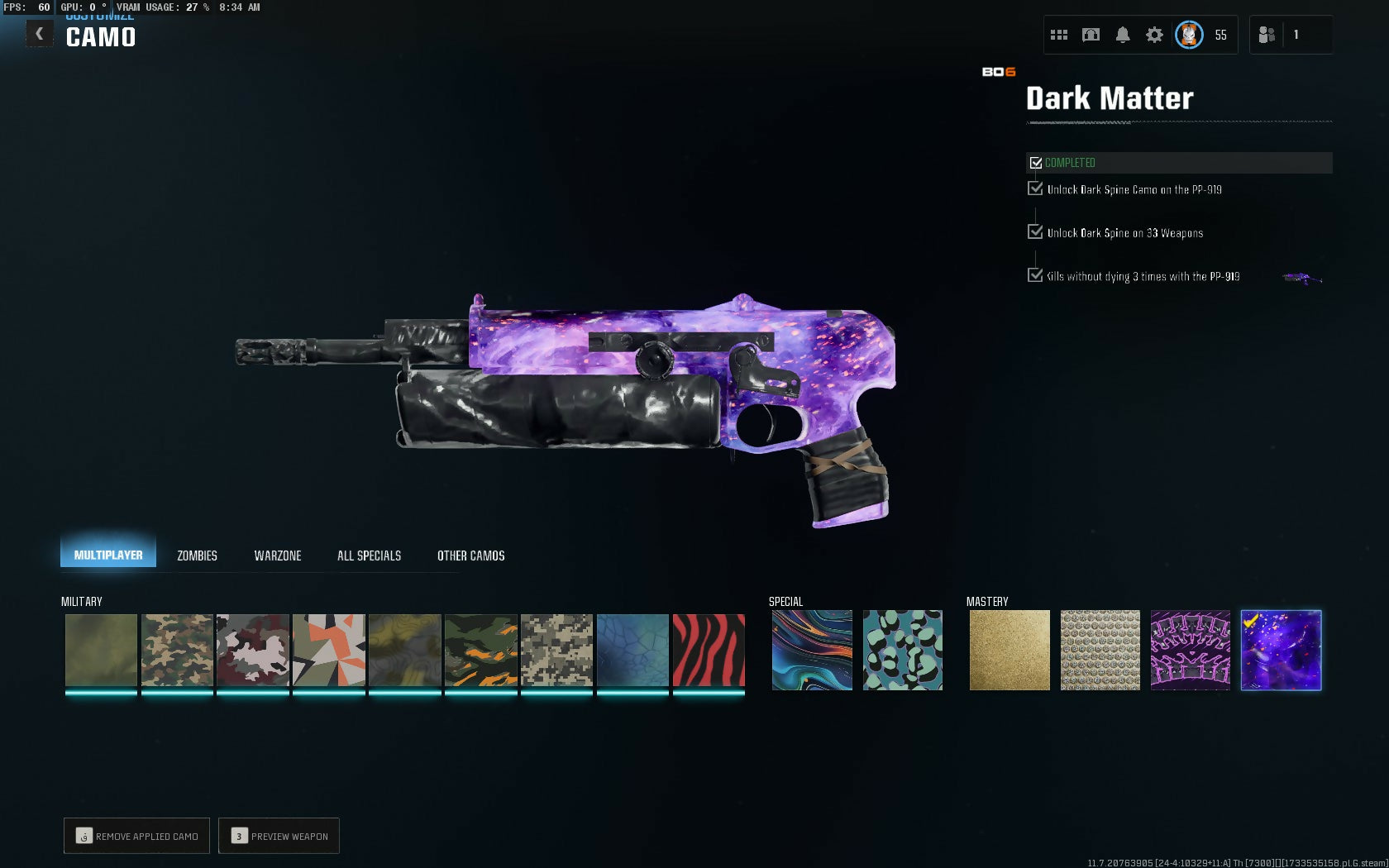The image size is (1389, 868).
Task: Show the All Specials tab
Action: click(x=369, y=556)
